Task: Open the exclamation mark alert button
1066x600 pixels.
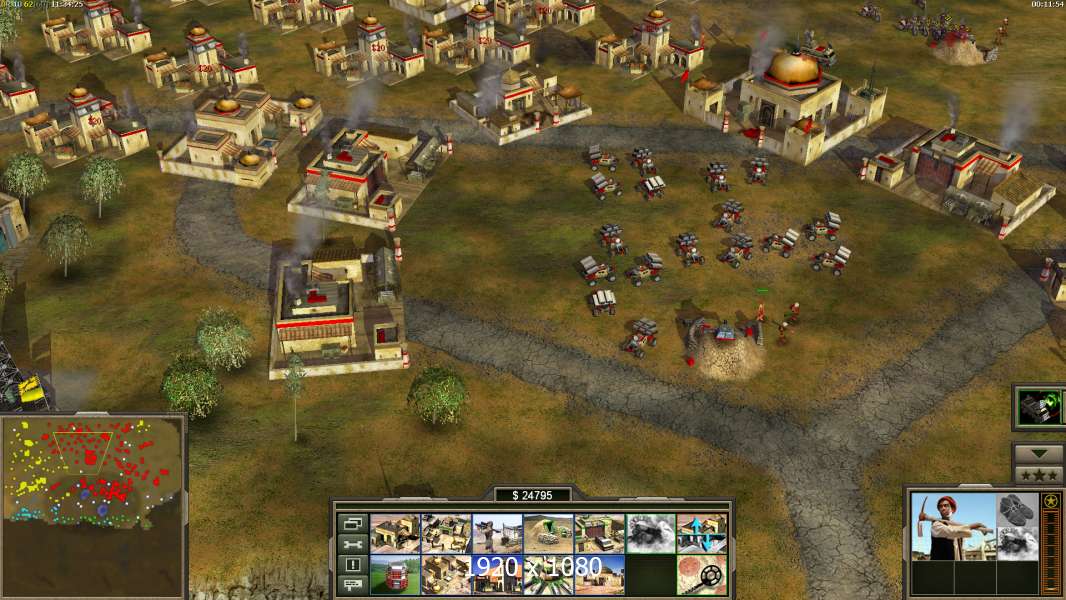Action: point(351,565)
